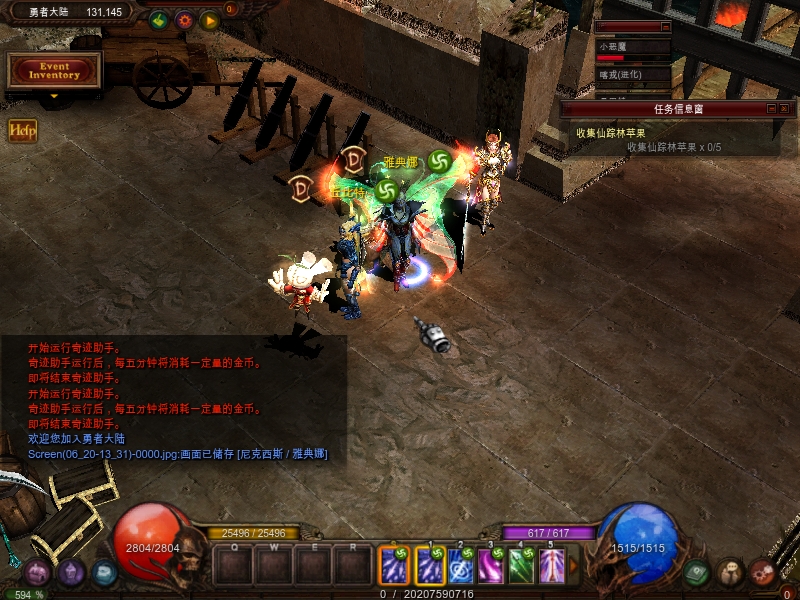
Task: Open the red gear settings button
Action: (184, 19)
